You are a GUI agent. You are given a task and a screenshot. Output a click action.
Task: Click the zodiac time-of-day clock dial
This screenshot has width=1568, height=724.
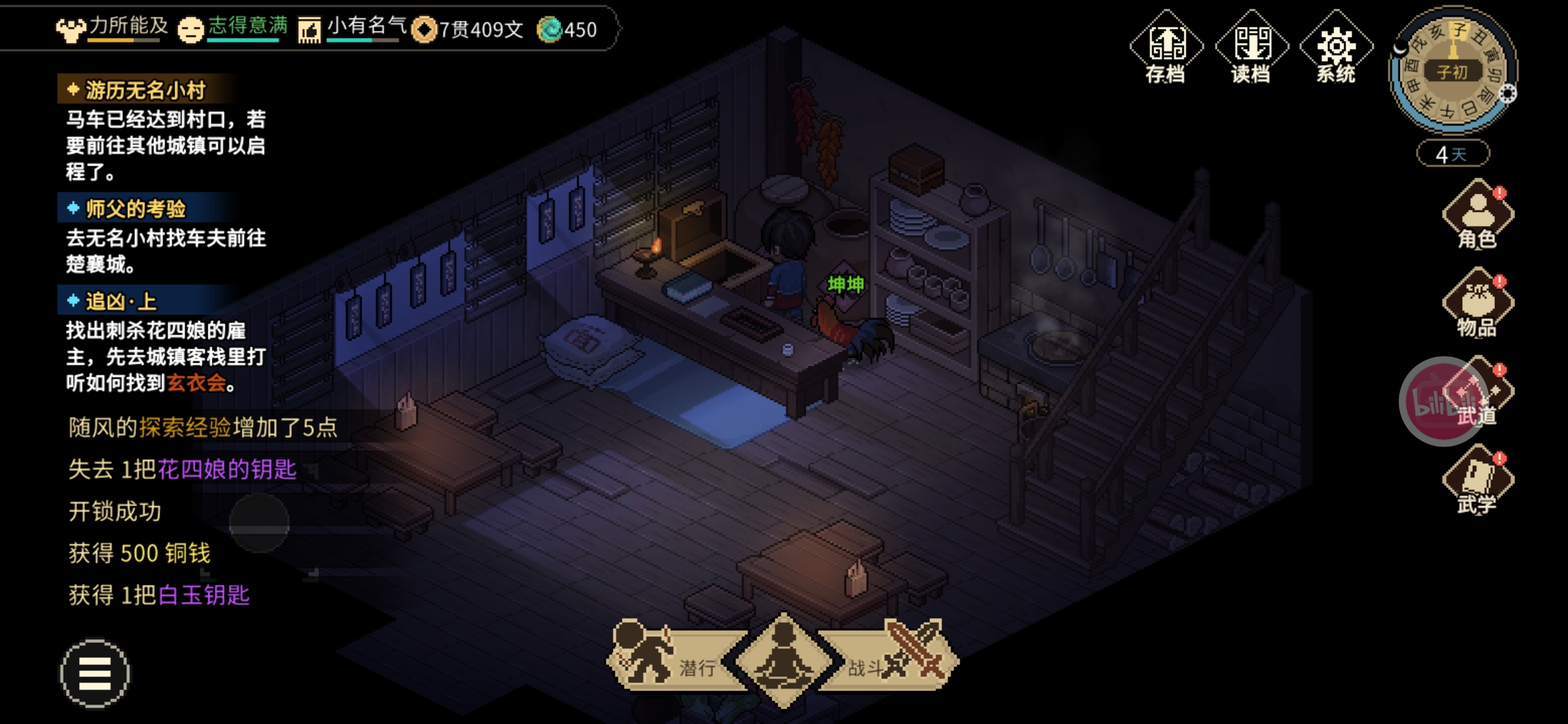pos(1451,70)
